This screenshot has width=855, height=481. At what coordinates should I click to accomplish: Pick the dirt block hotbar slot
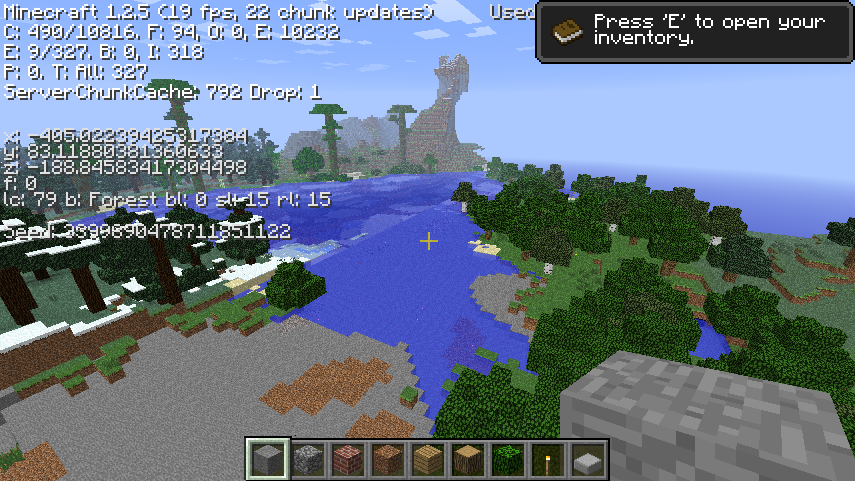[x=388, y=459]
